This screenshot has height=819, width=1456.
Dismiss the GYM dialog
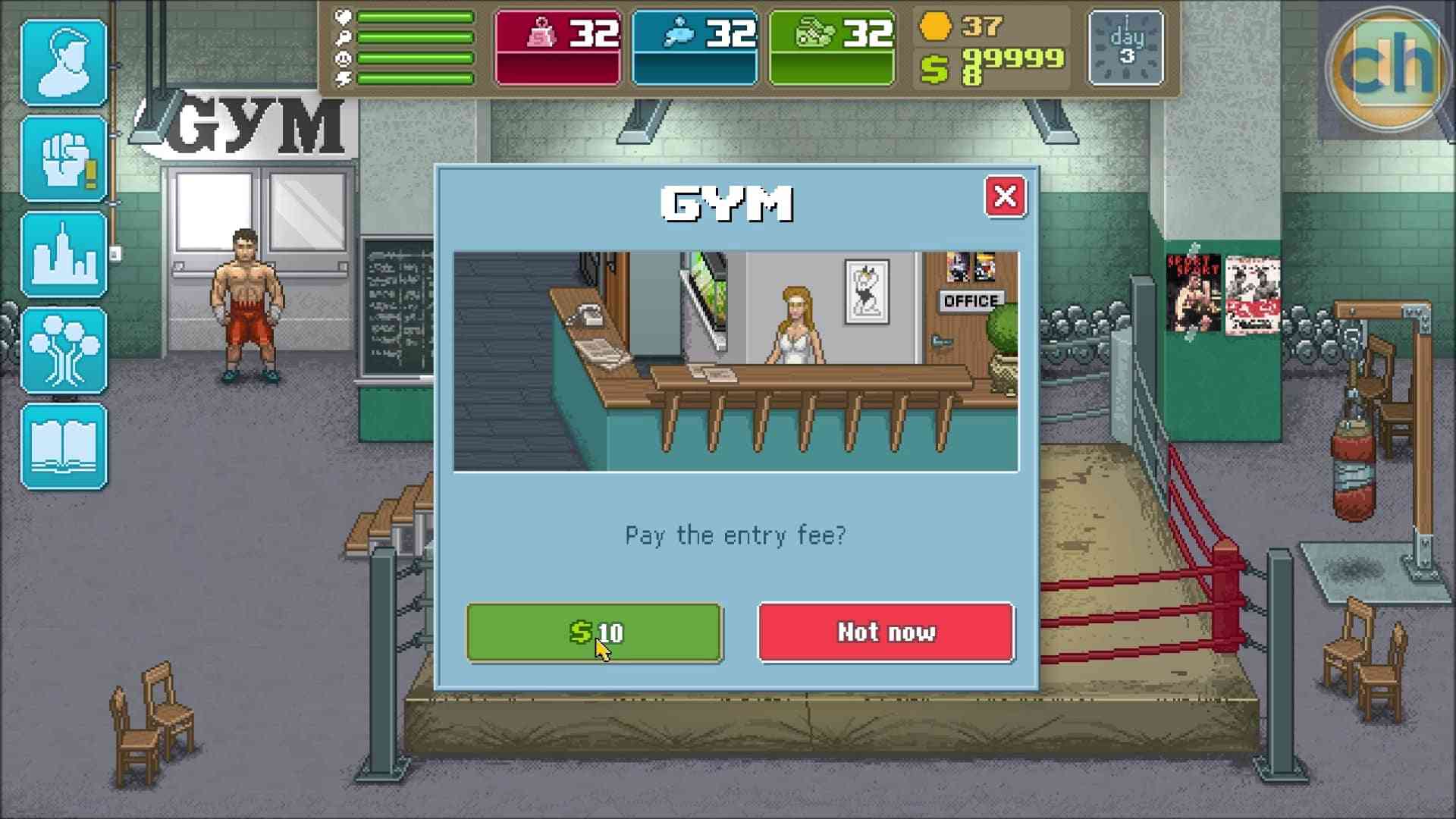click(x=1006, y=197)
